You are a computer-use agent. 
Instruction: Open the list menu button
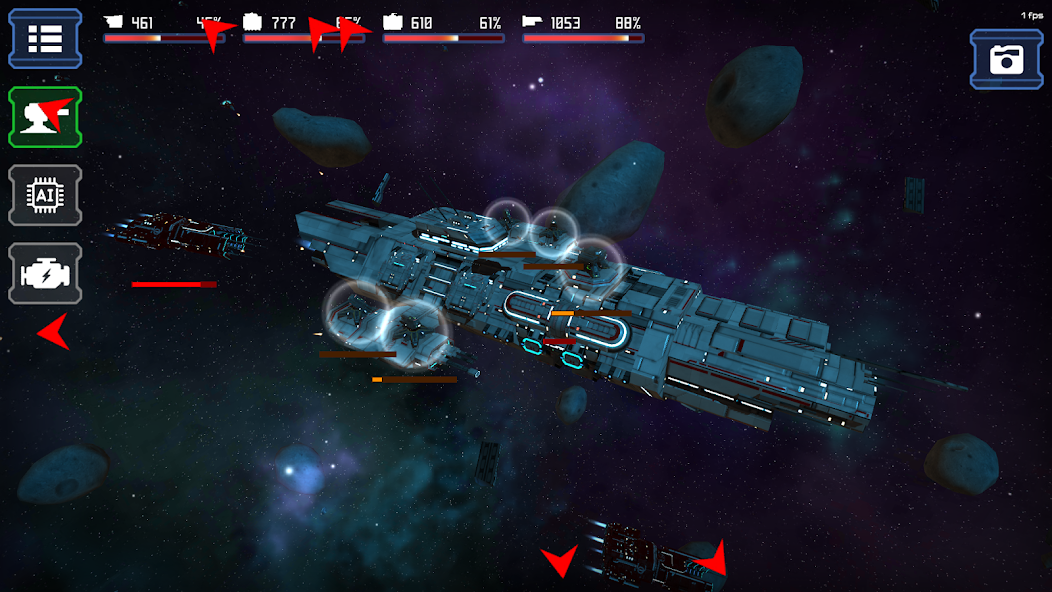click(45, 38)
